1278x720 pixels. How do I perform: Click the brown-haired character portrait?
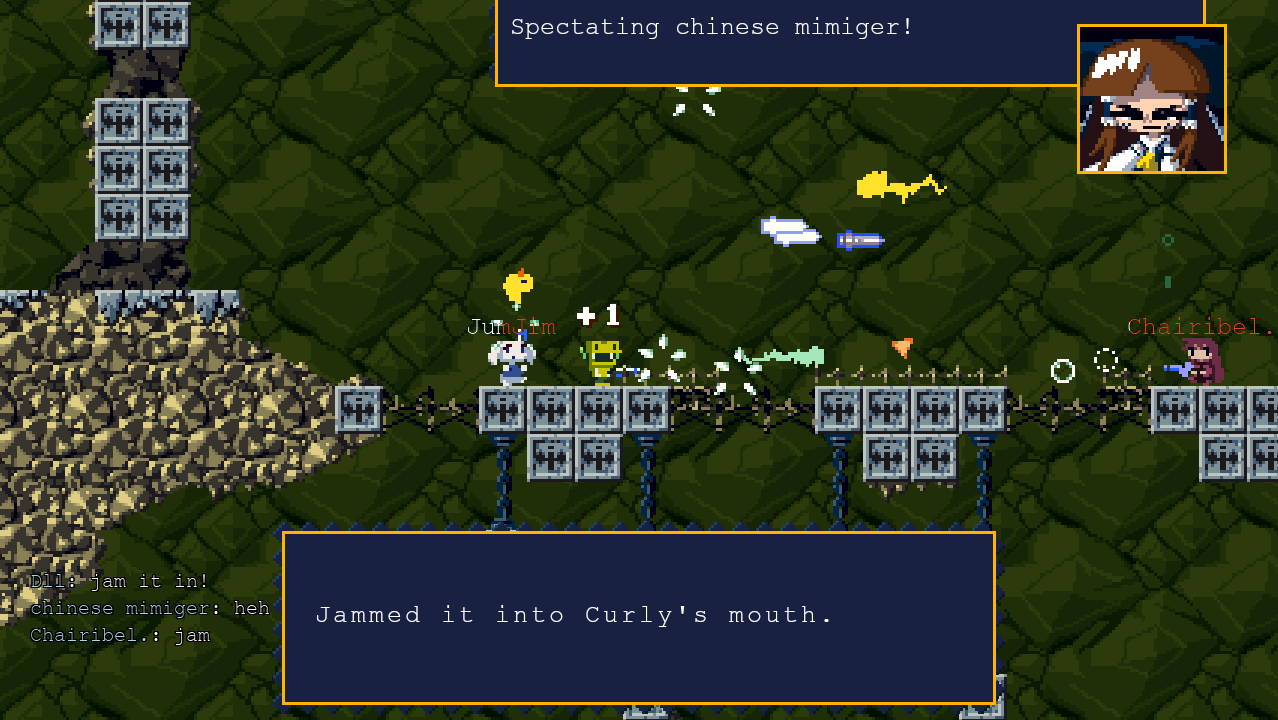click(1151, 99)
